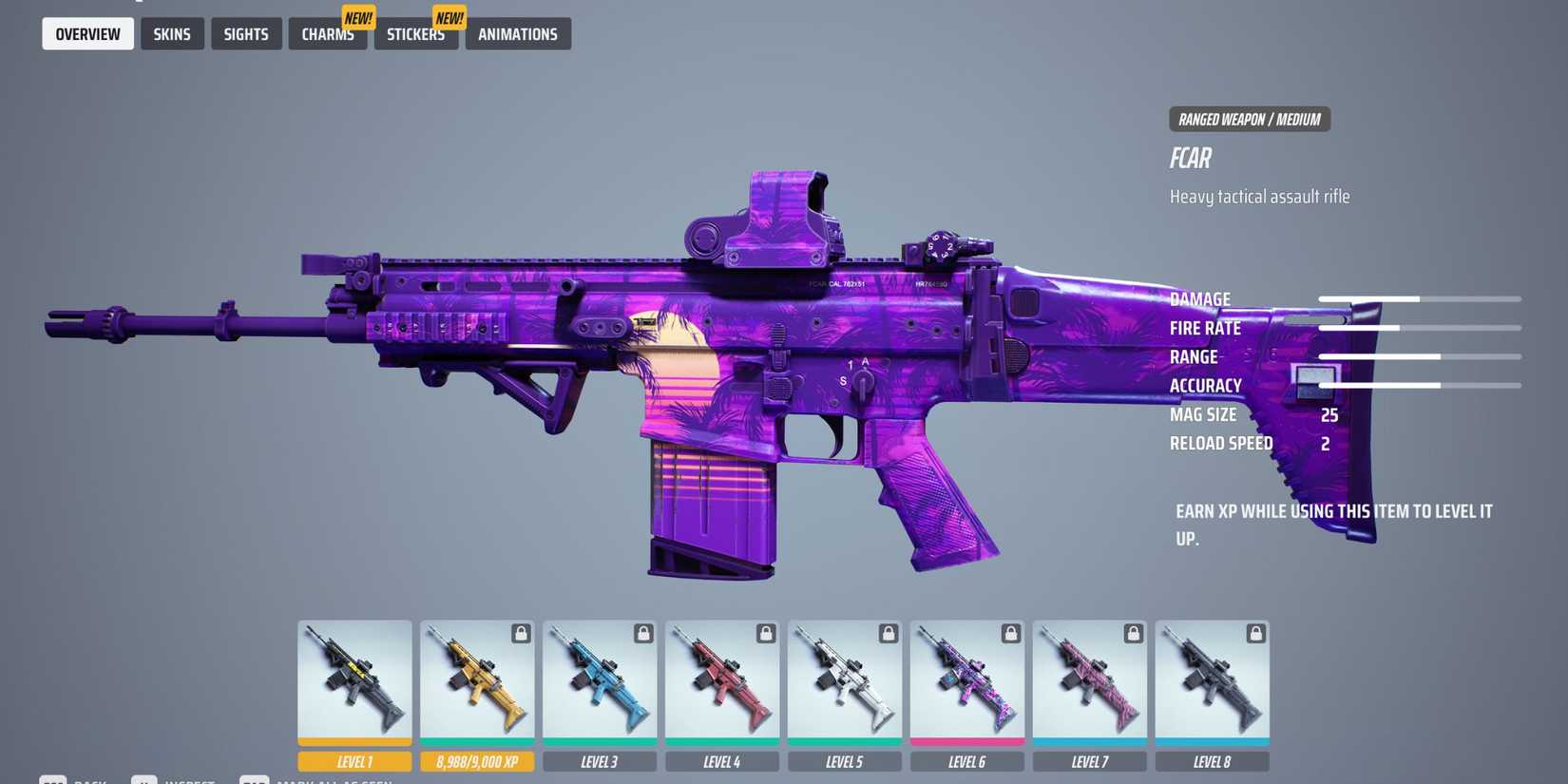Select the gold FCAR skin thumbnail

[476, 679]
